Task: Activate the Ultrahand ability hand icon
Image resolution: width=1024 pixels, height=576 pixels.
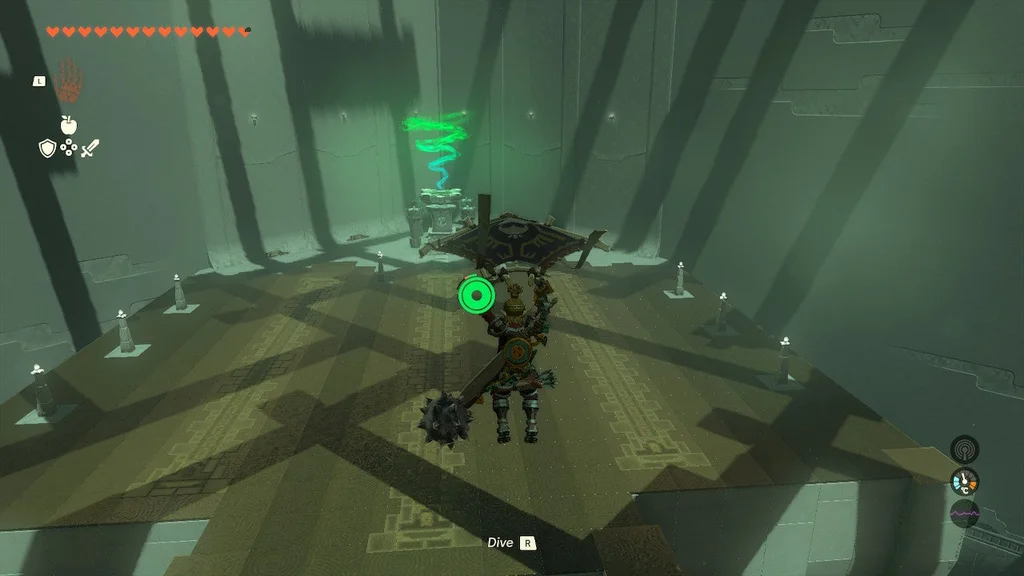Action: [68, 79]
